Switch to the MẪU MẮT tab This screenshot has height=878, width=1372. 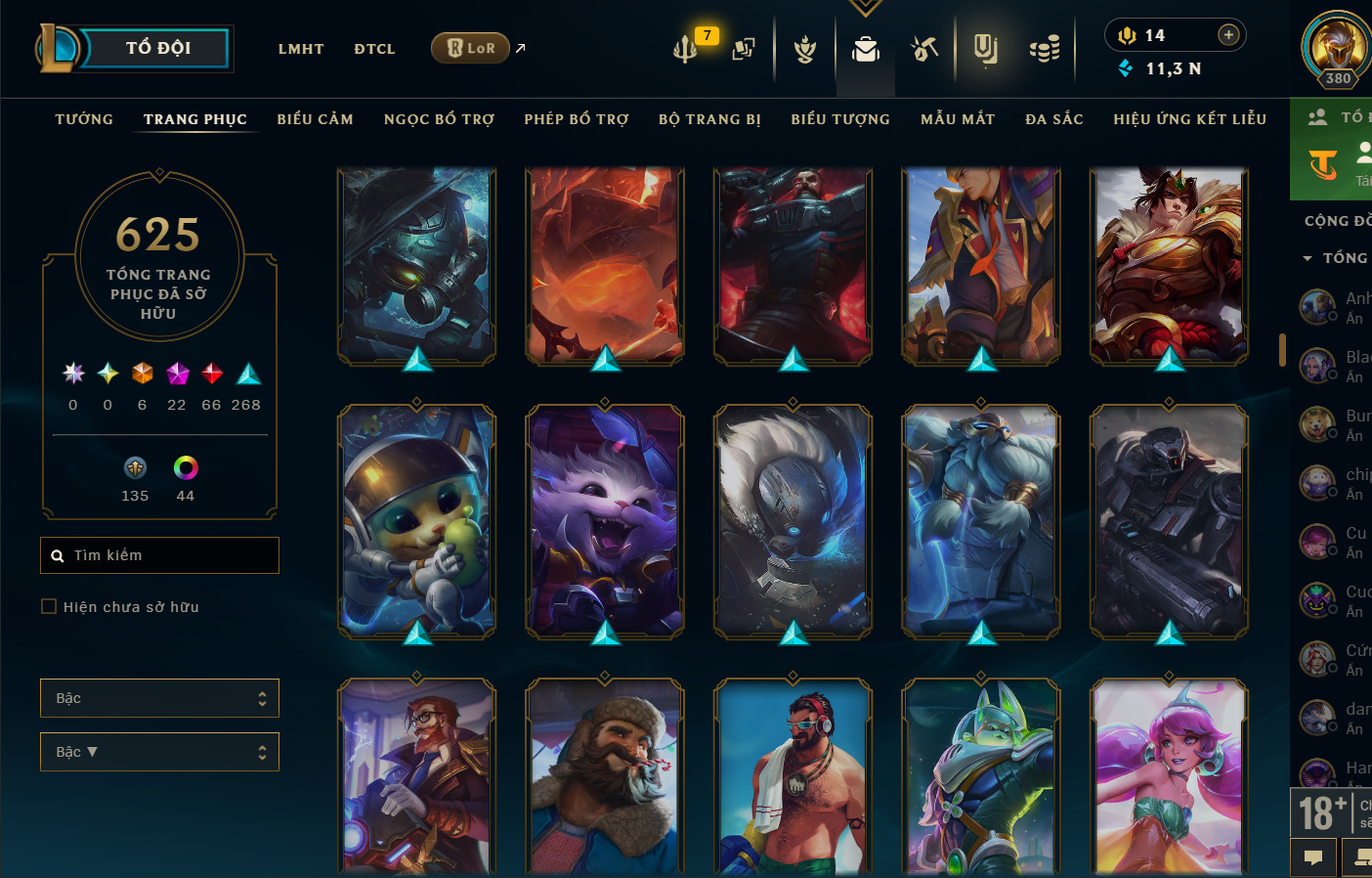(x=958, y=119)
